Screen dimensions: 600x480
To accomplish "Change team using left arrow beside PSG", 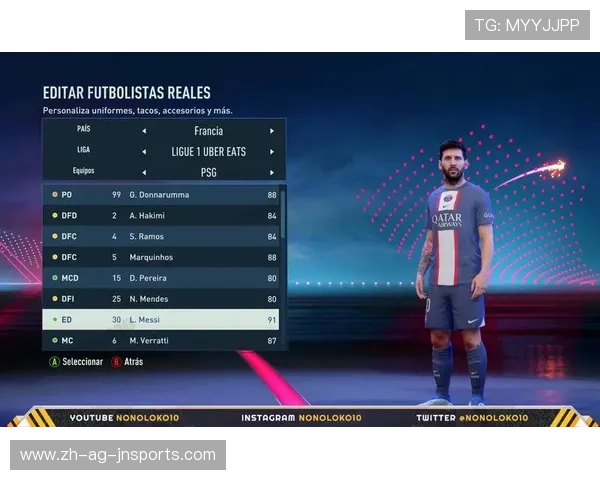I will (x=143, y=172).
